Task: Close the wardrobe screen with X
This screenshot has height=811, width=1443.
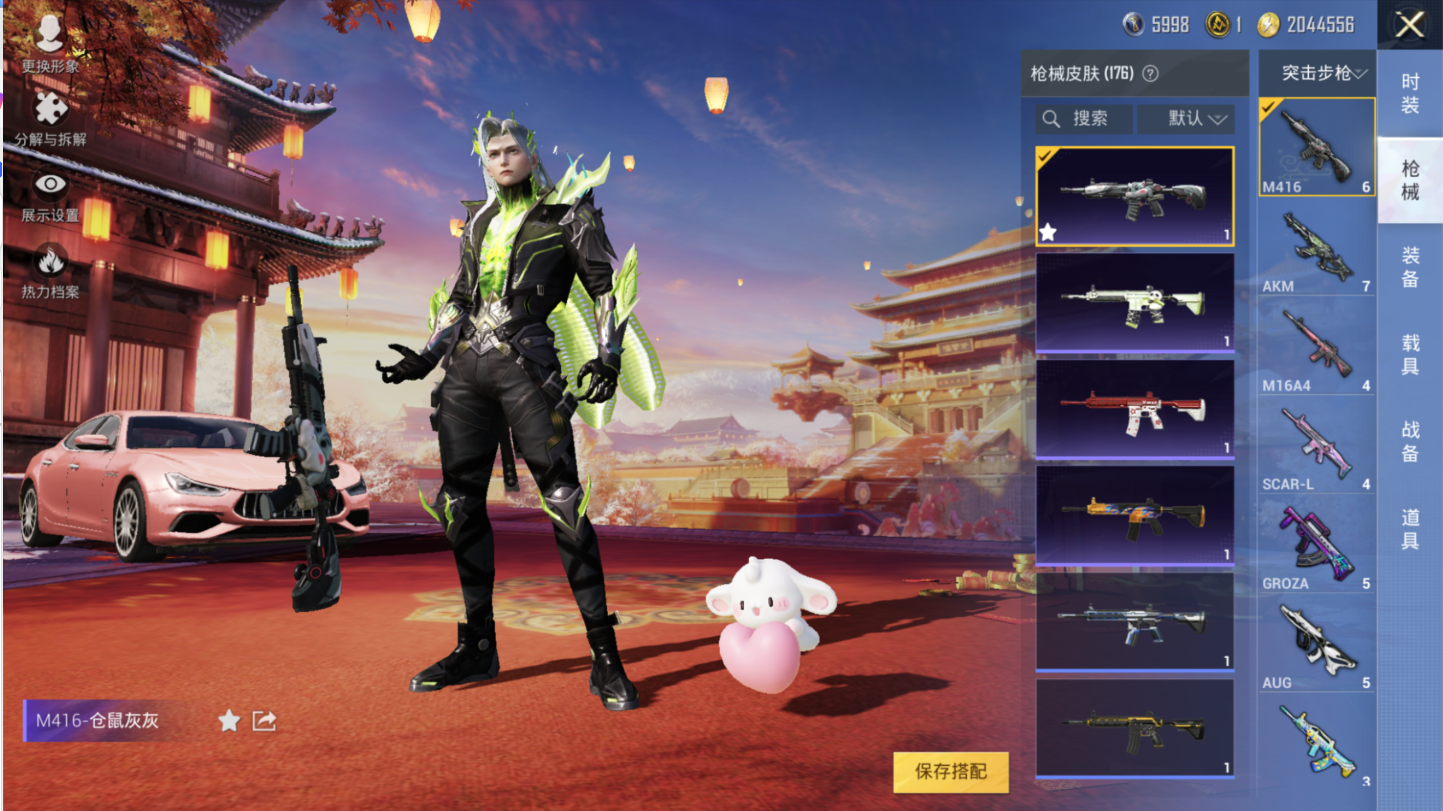Action: 1409,25
